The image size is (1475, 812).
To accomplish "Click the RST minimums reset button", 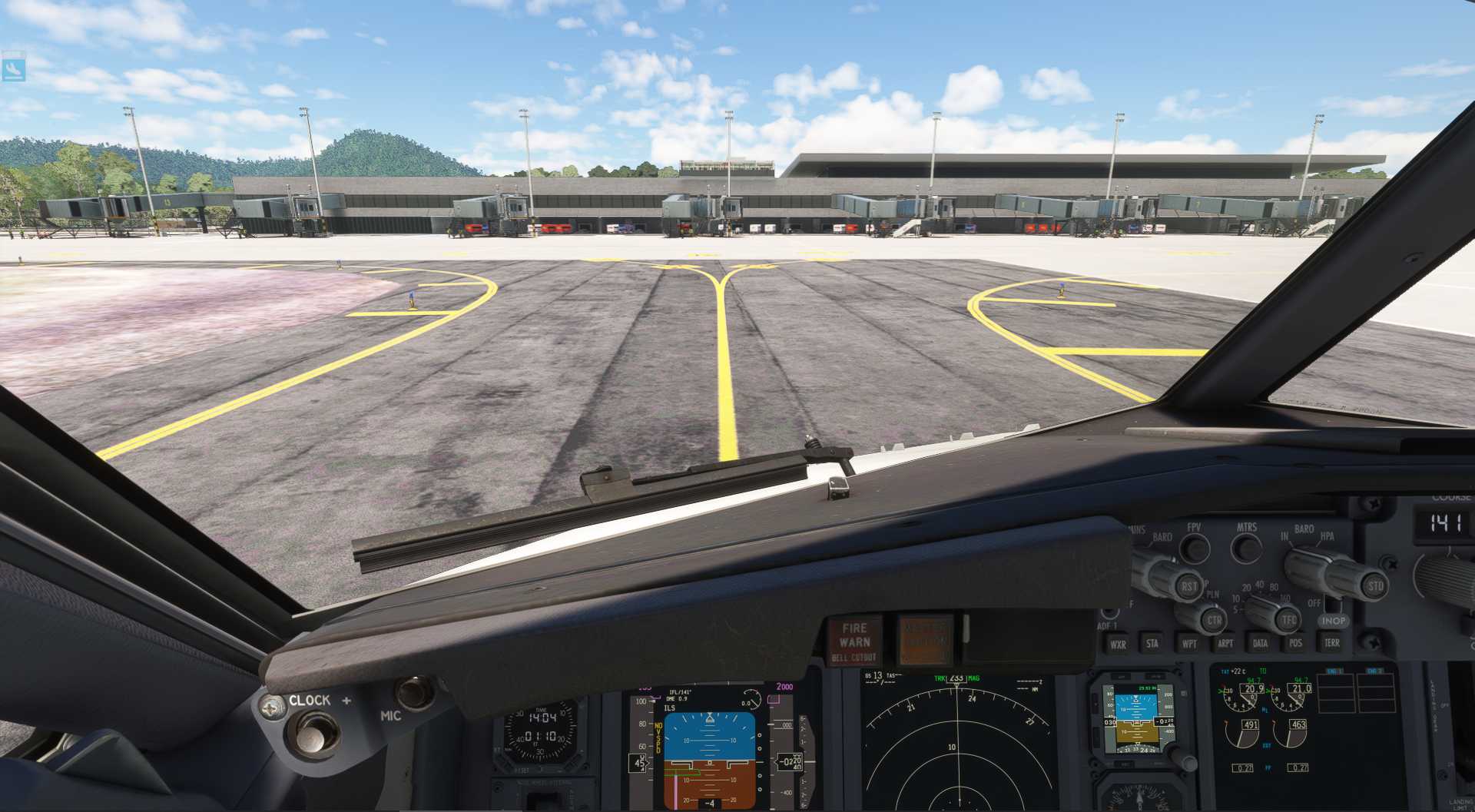I will (1188, 587).
